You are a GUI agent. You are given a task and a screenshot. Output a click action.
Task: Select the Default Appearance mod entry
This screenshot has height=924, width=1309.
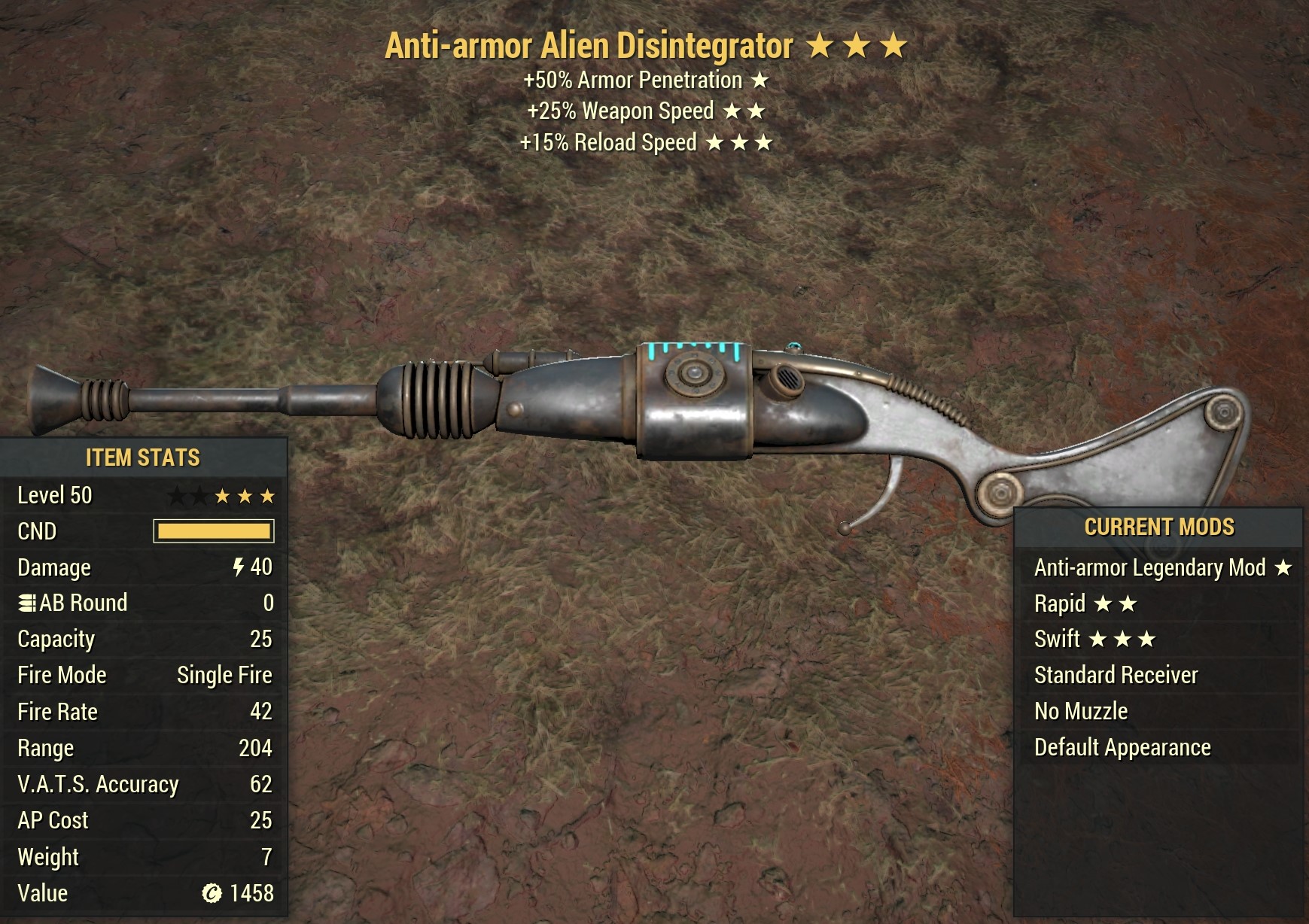click(x=1121, y=747)
